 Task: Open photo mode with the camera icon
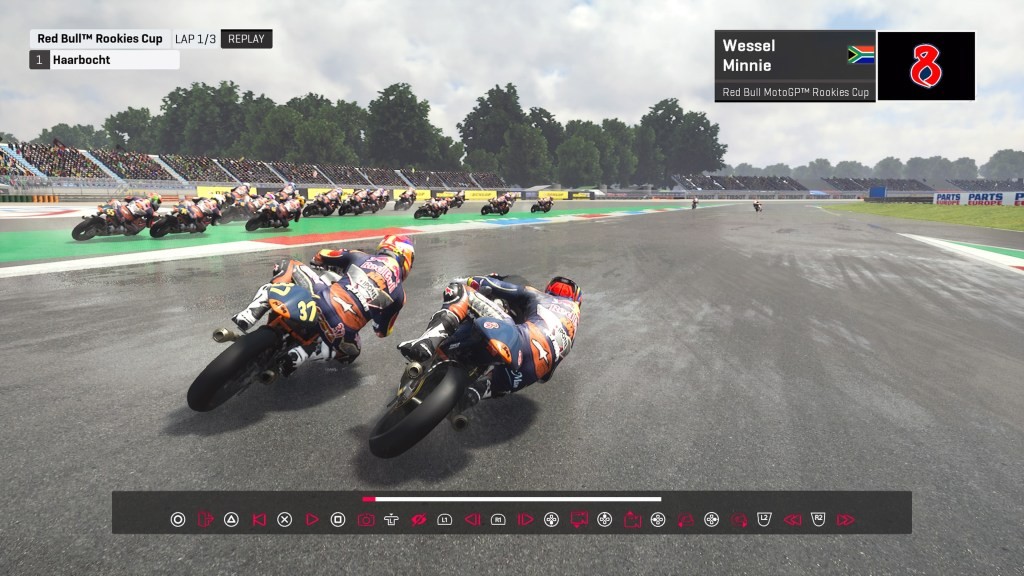(x=366, y=519)
